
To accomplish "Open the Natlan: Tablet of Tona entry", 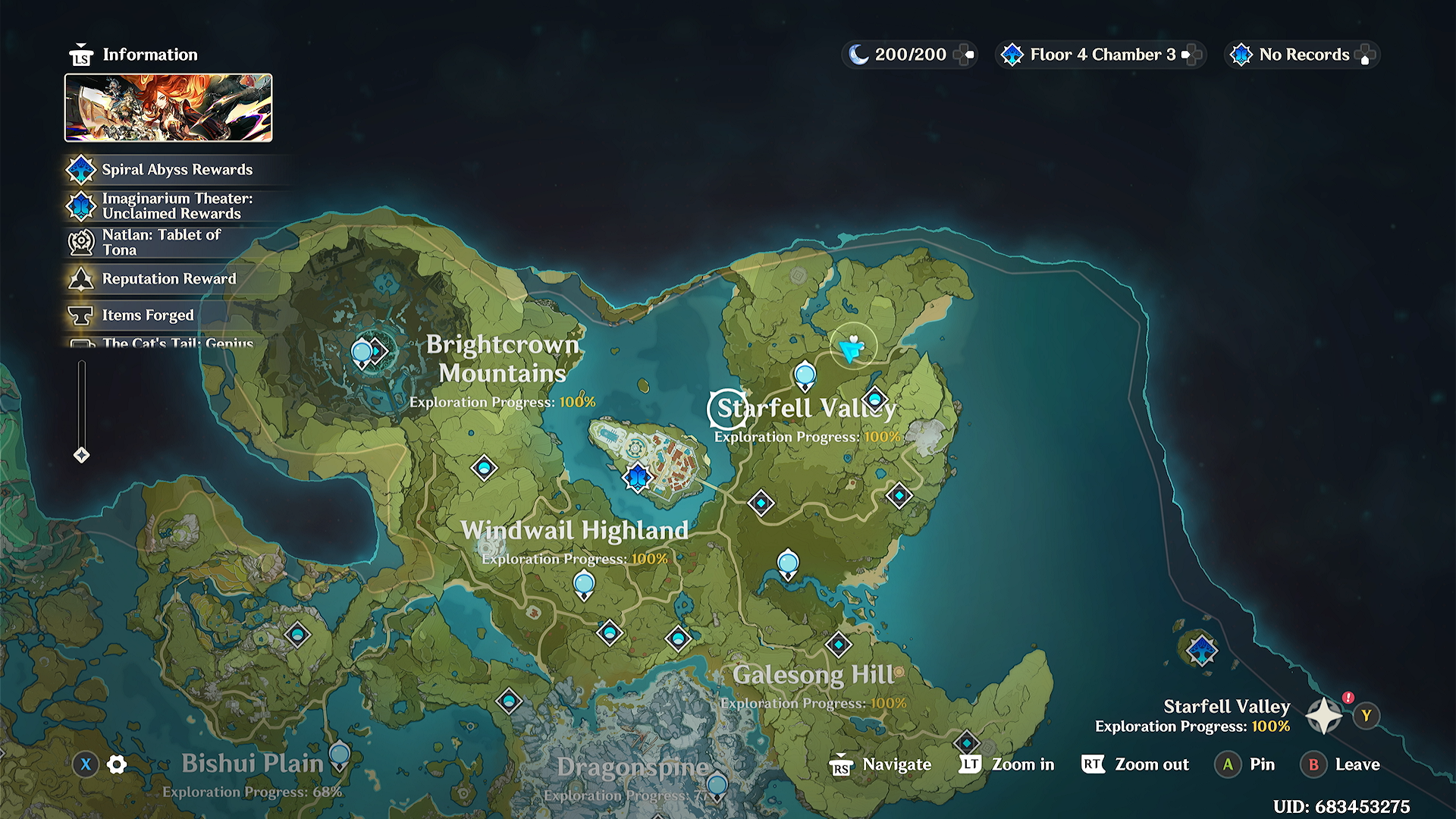I will [161, 243].
